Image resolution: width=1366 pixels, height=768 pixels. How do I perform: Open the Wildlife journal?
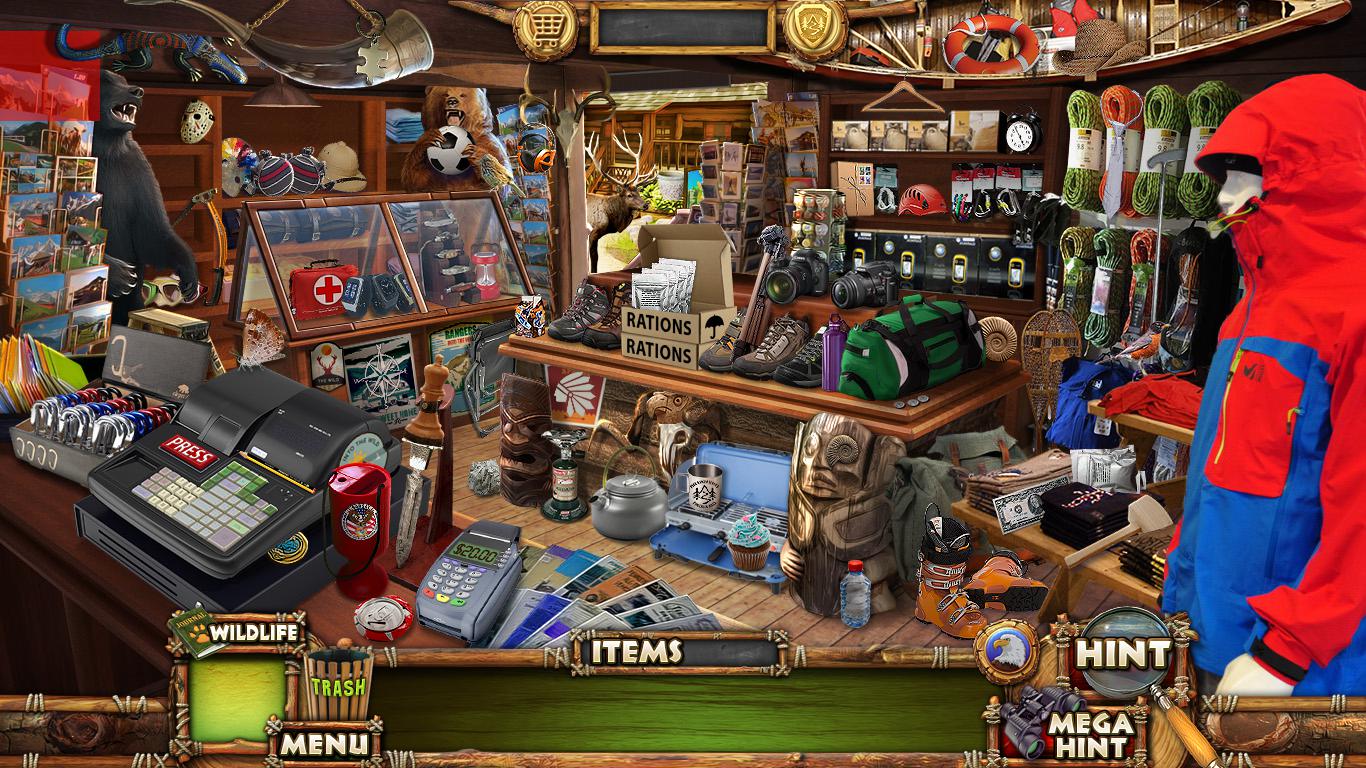(238, 634)
